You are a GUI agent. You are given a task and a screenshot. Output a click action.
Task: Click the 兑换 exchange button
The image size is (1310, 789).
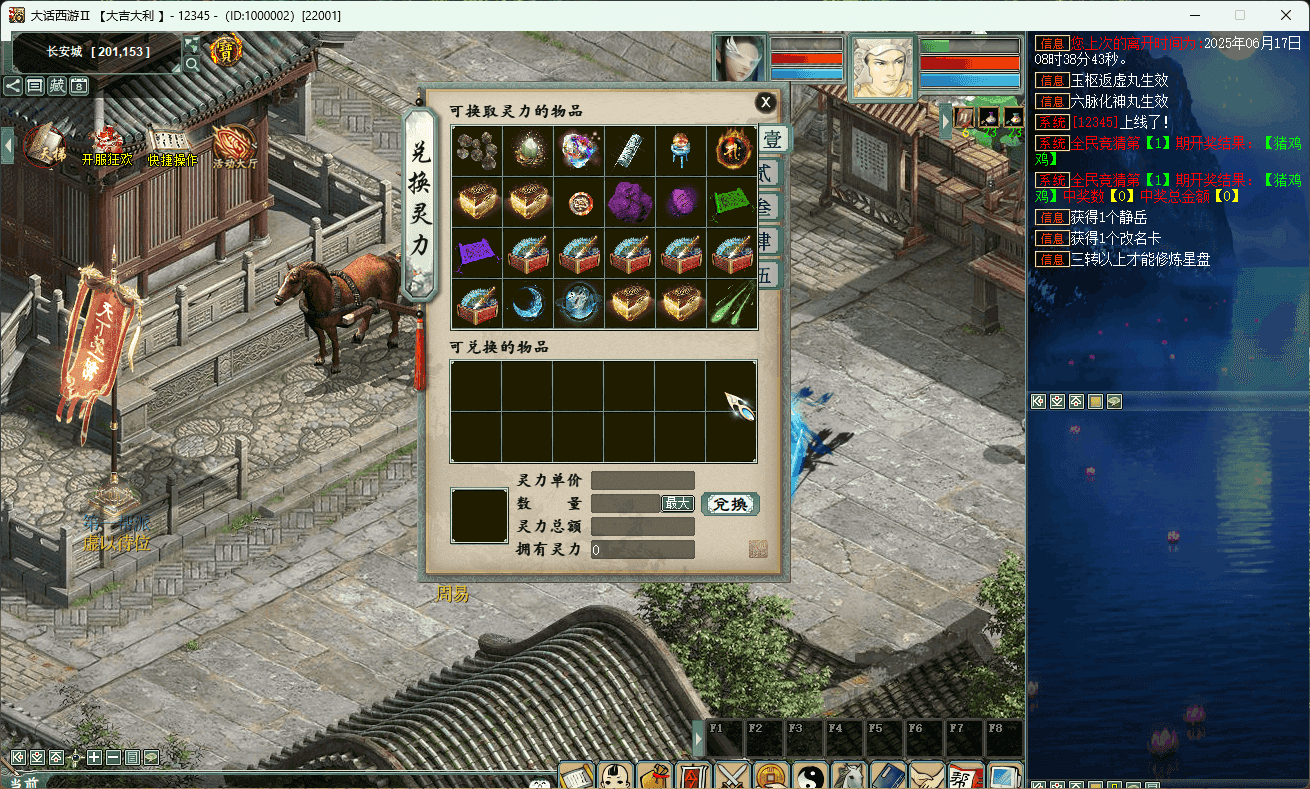730,504
